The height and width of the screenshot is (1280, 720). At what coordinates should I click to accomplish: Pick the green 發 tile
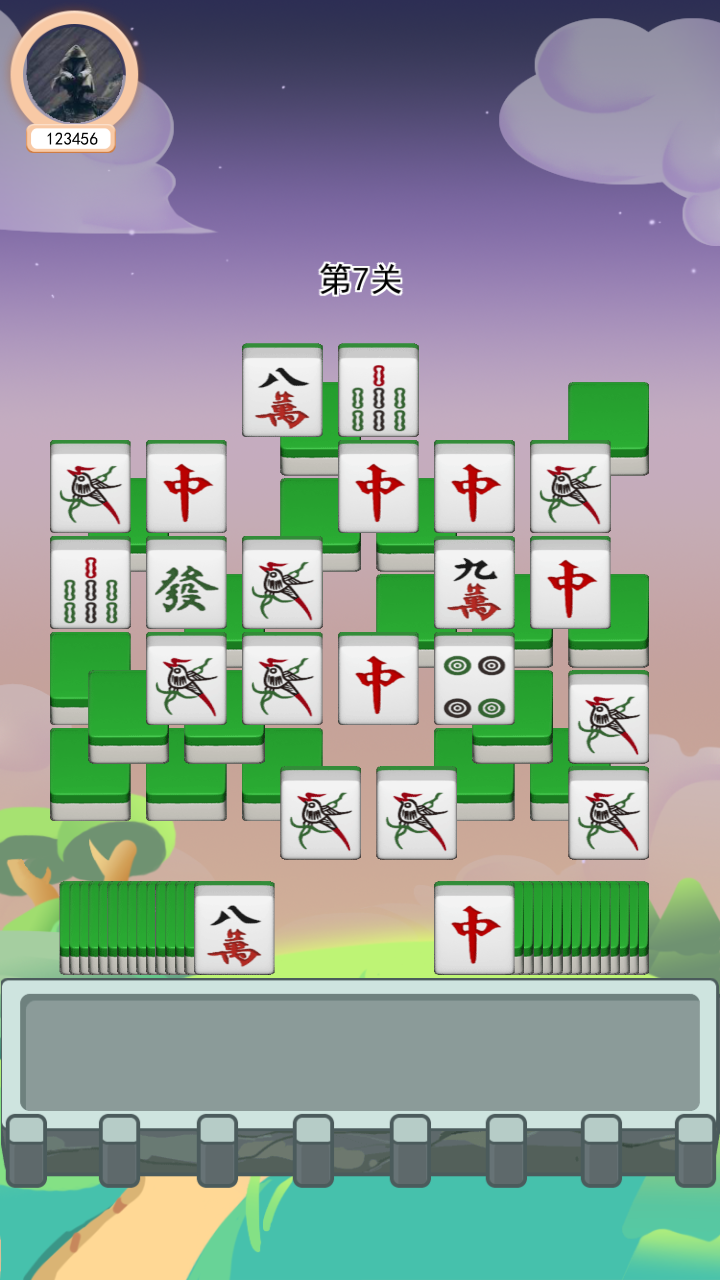[186, 585]
